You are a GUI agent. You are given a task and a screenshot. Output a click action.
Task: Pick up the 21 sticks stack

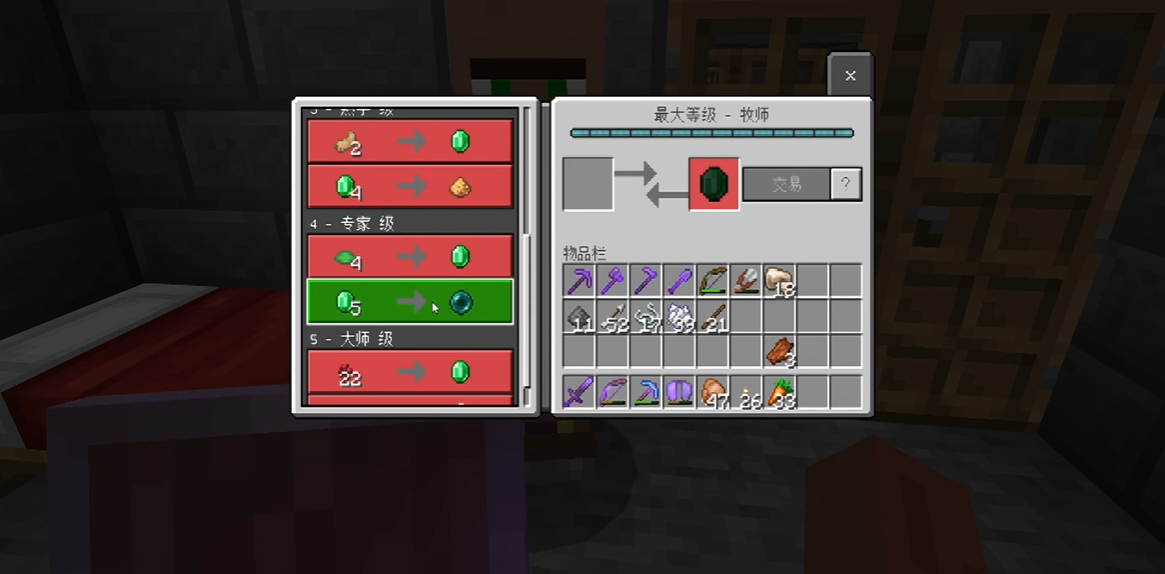coord(712,316)
